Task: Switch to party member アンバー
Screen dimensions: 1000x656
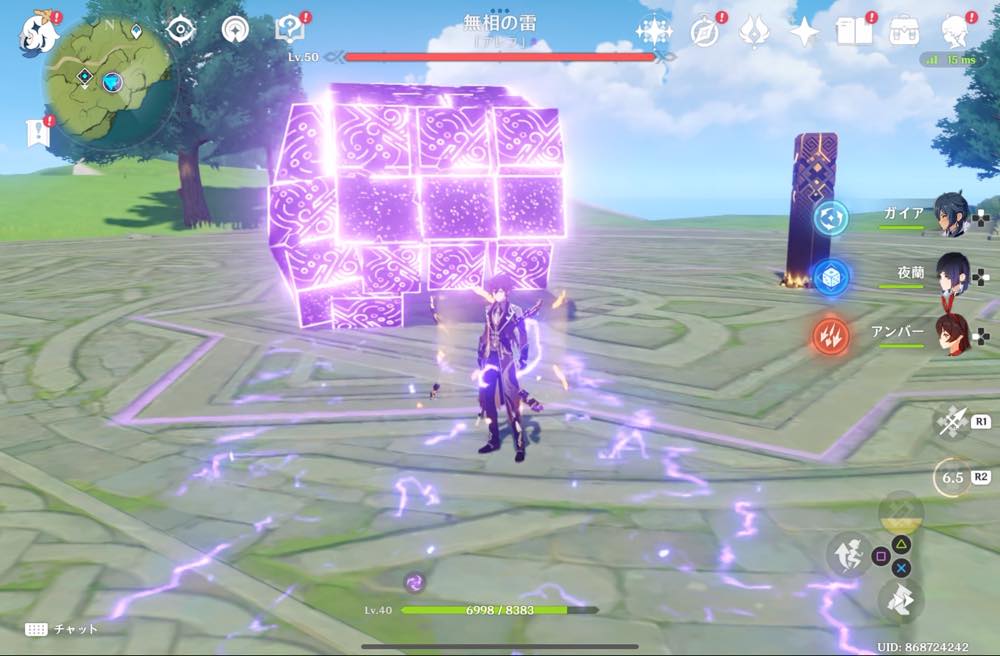Action: [x=950, y=335]
